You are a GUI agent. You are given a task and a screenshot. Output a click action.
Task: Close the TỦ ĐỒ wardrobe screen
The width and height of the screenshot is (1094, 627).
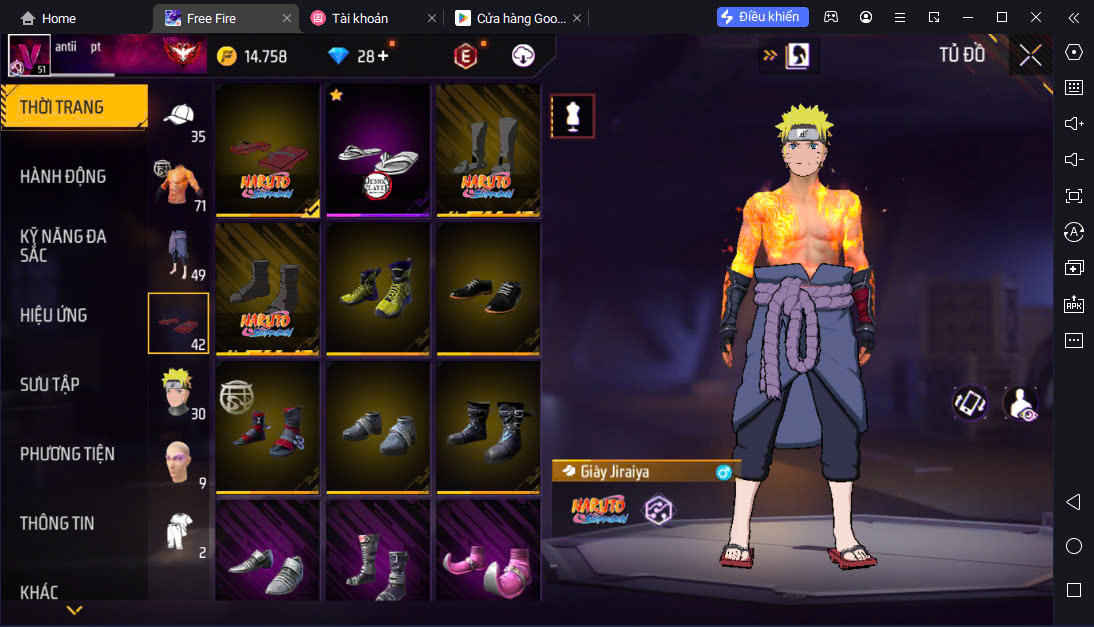tap(1030, 56)
